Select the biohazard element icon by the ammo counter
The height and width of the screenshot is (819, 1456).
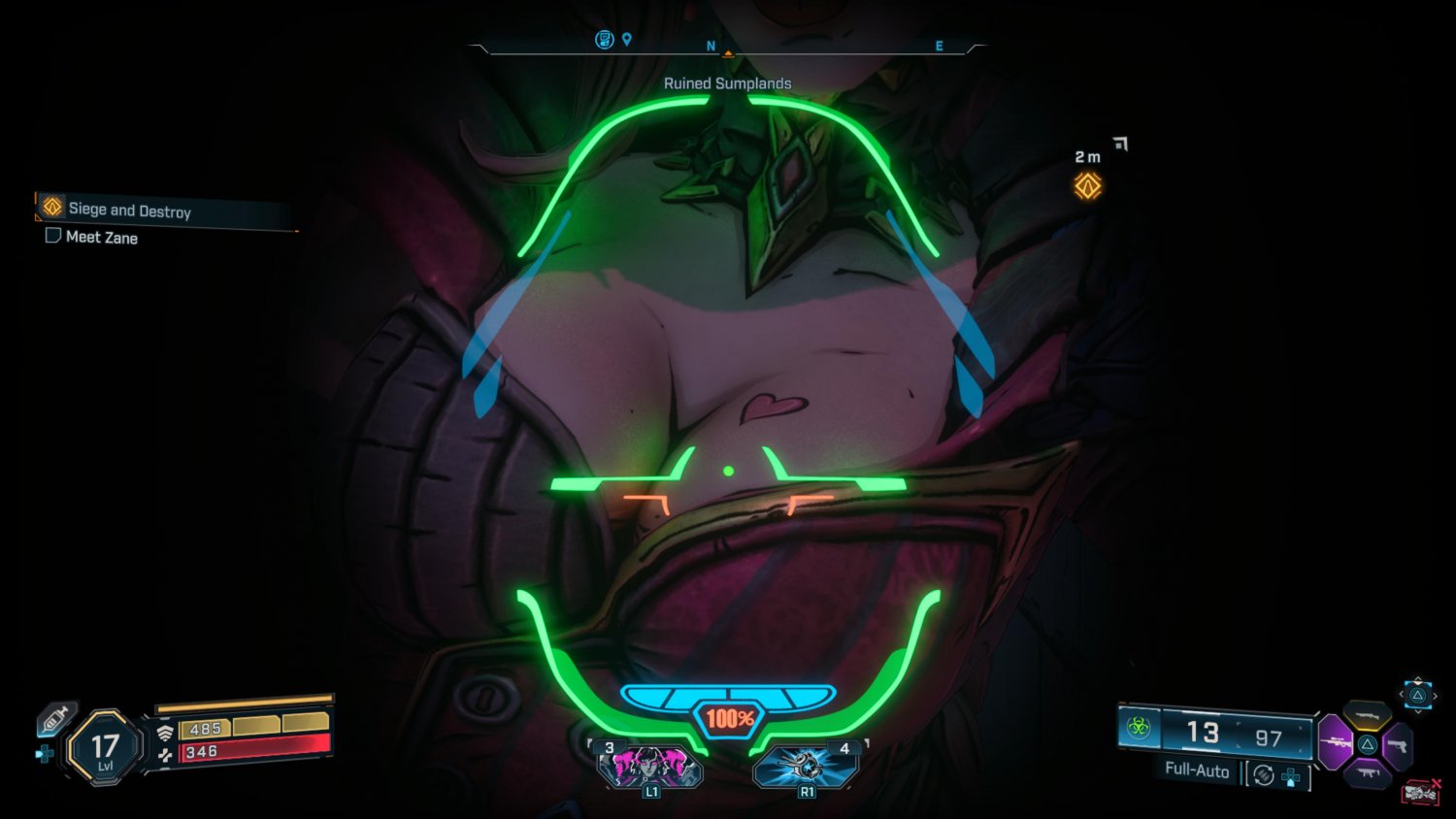[1141, 726]
